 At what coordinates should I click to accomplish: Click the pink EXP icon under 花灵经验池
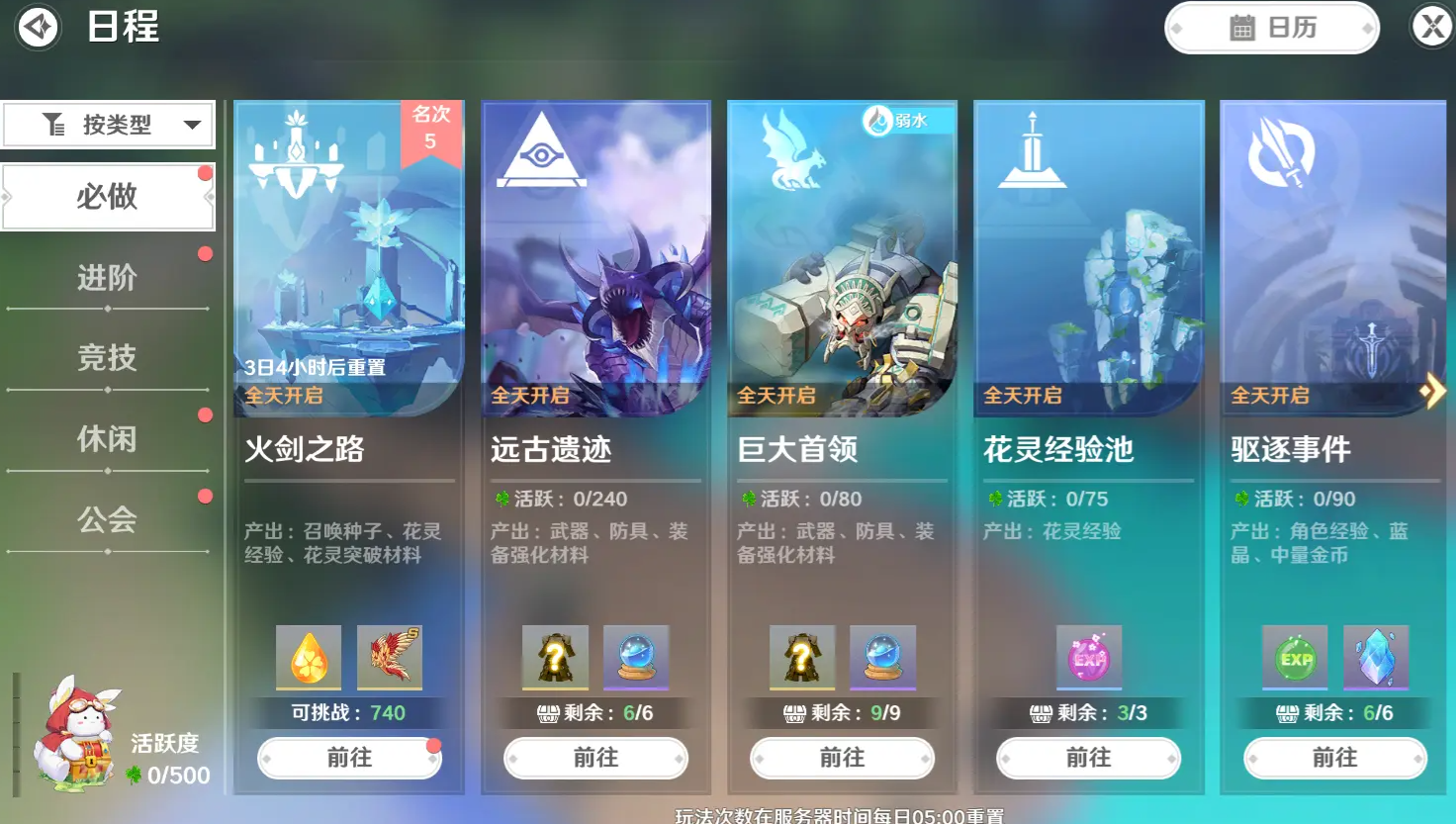tap(1089, 657)
